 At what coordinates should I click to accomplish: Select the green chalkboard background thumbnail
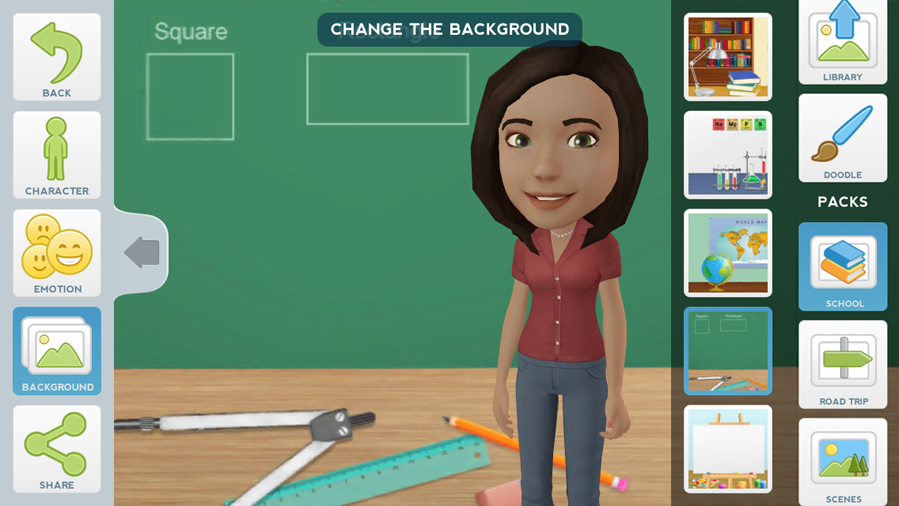pos(727,351)
